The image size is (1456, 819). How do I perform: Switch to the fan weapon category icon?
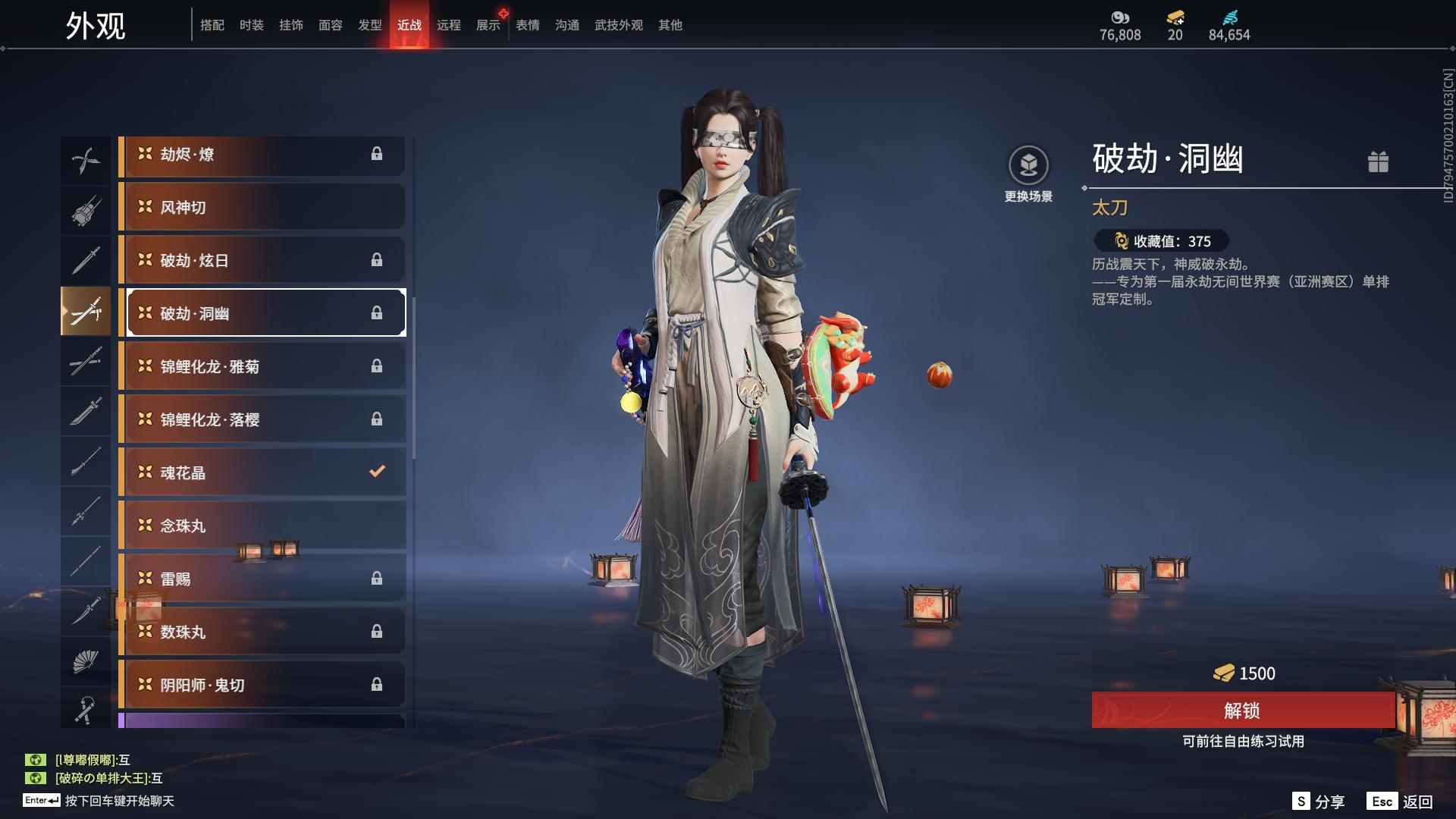pyautogui.click(x=86, y=661)
